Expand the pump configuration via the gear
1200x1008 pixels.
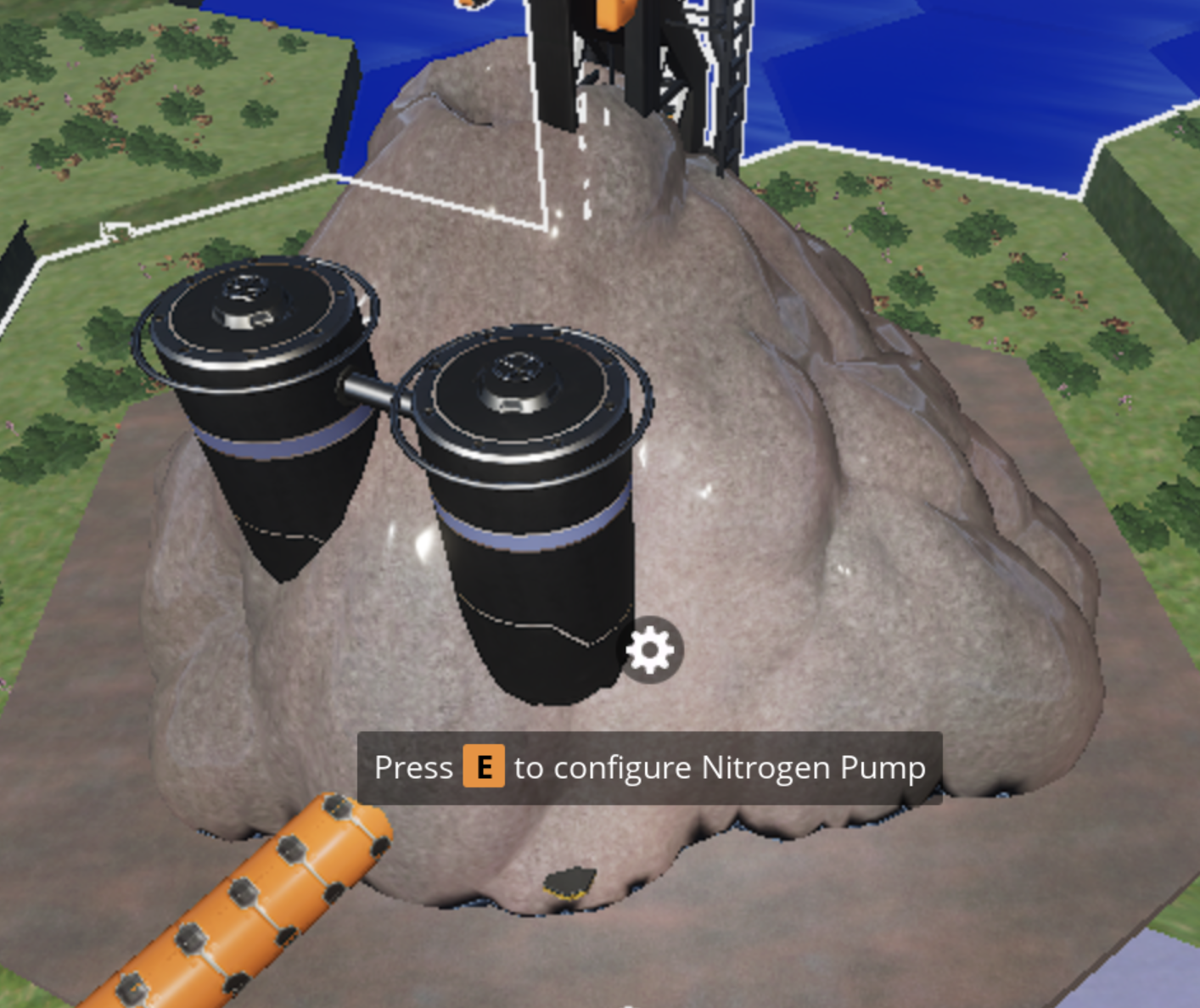(649, 649)
